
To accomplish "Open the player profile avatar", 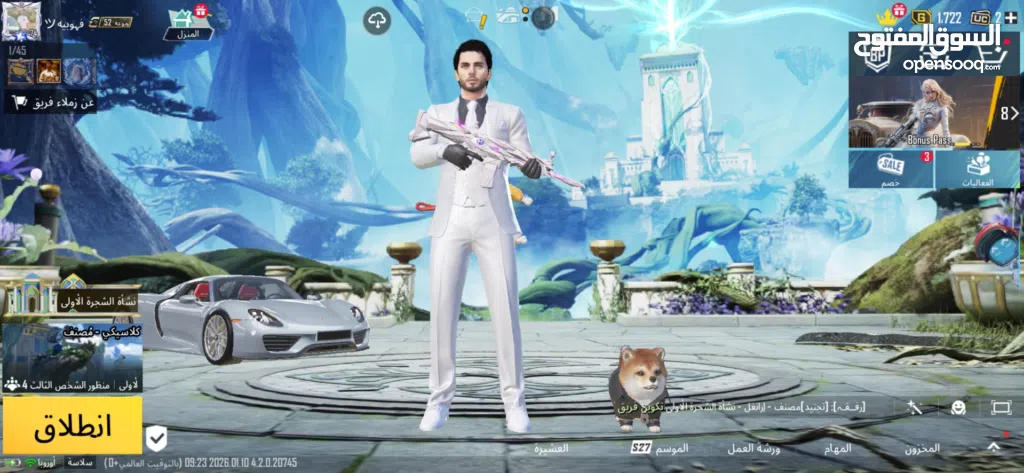I will [x=20, y=17].
